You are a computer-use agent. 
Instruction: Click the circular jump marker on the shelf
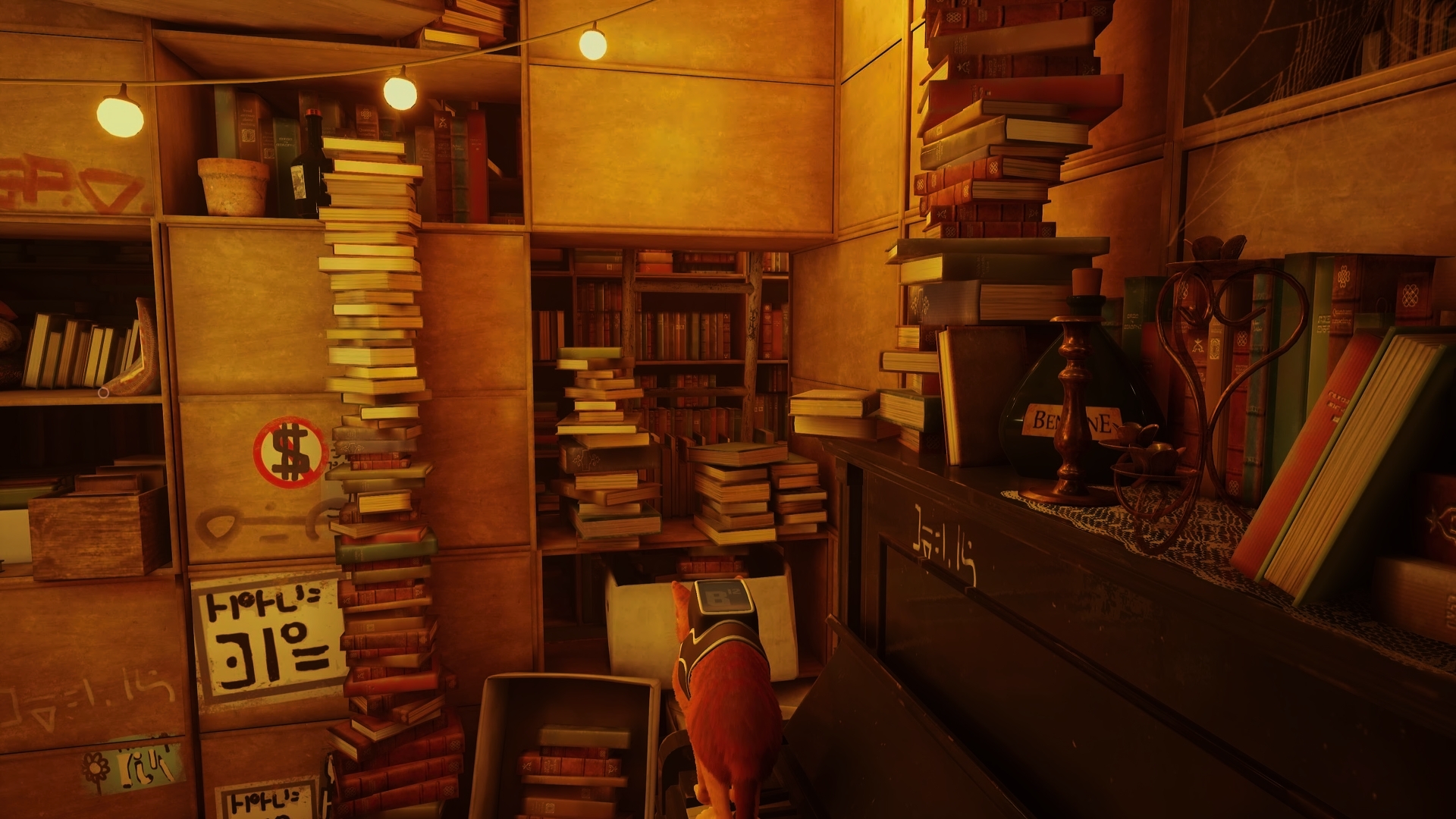103,392
